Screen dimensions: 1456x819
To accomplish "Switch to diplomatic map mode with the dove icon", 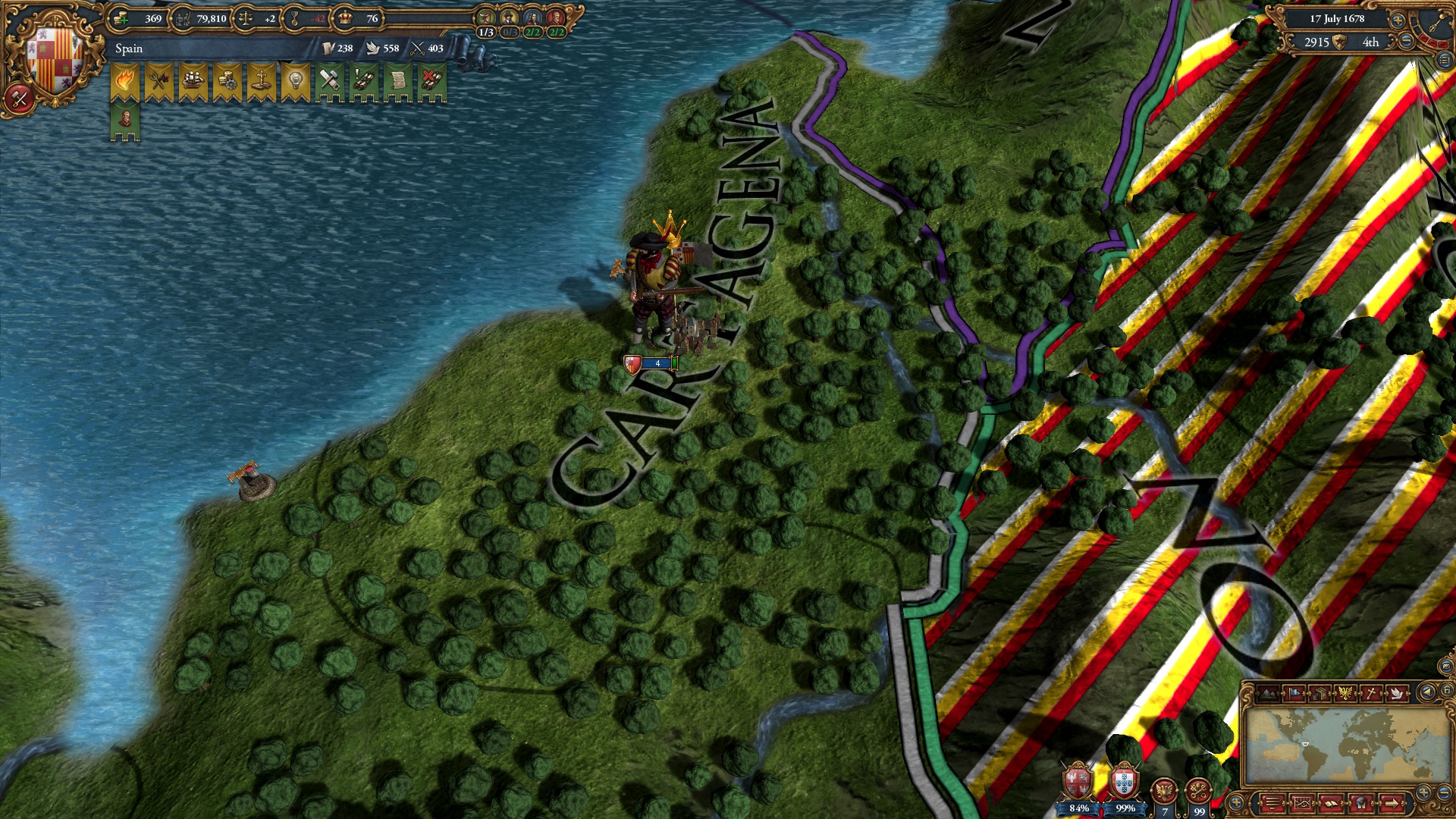I will [1396, 693].
